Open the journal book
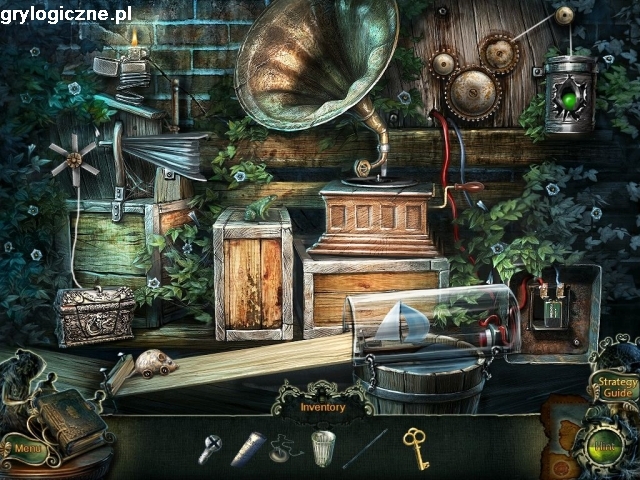Image resolution: width=640 pixels, height=480 pixels. (x=70, y=418)
